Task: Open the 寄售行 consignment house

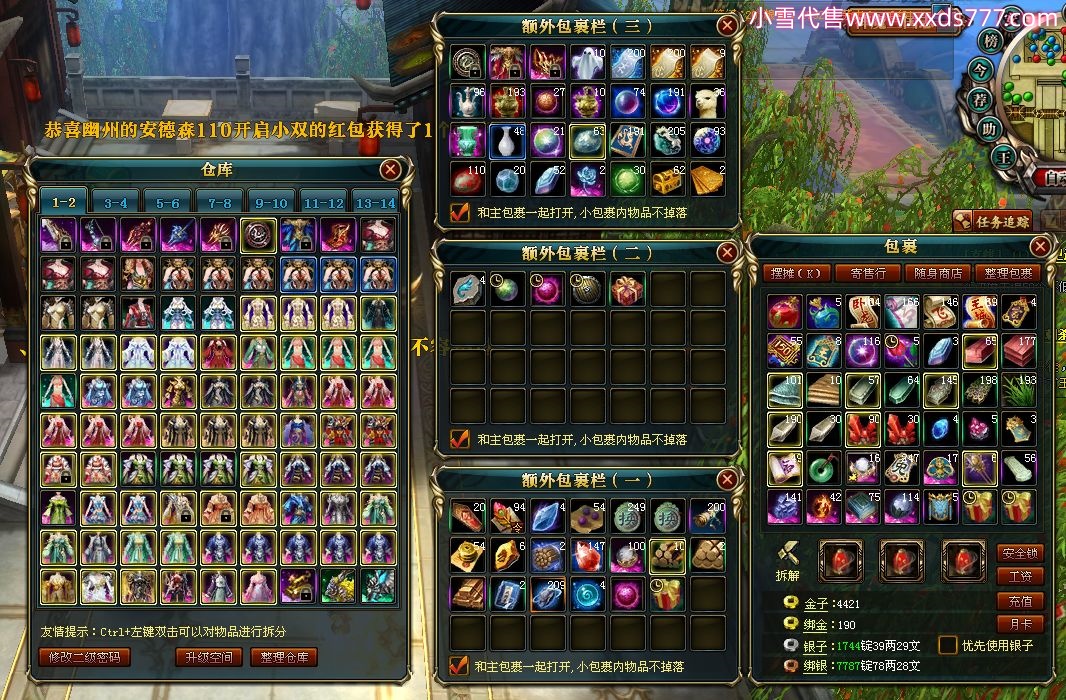Action: (868, 272)
